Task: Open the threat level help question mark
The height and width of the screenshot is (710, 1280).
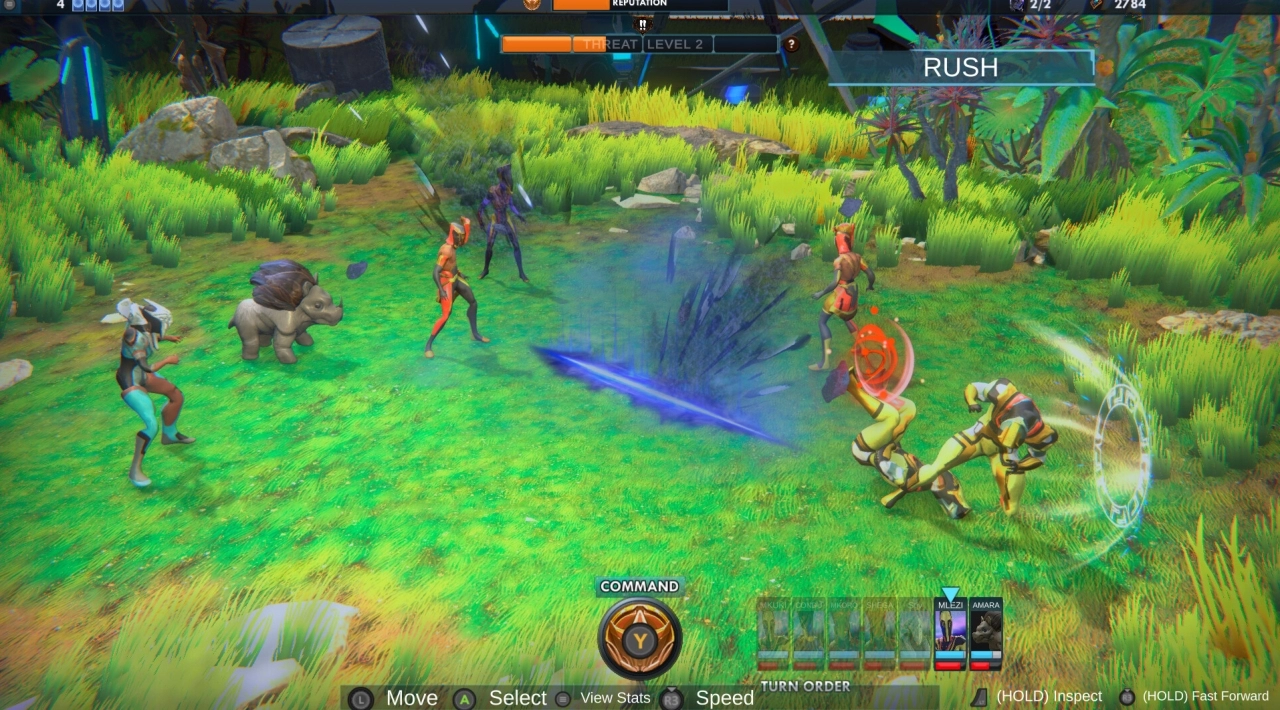Action: coord(792,44)
